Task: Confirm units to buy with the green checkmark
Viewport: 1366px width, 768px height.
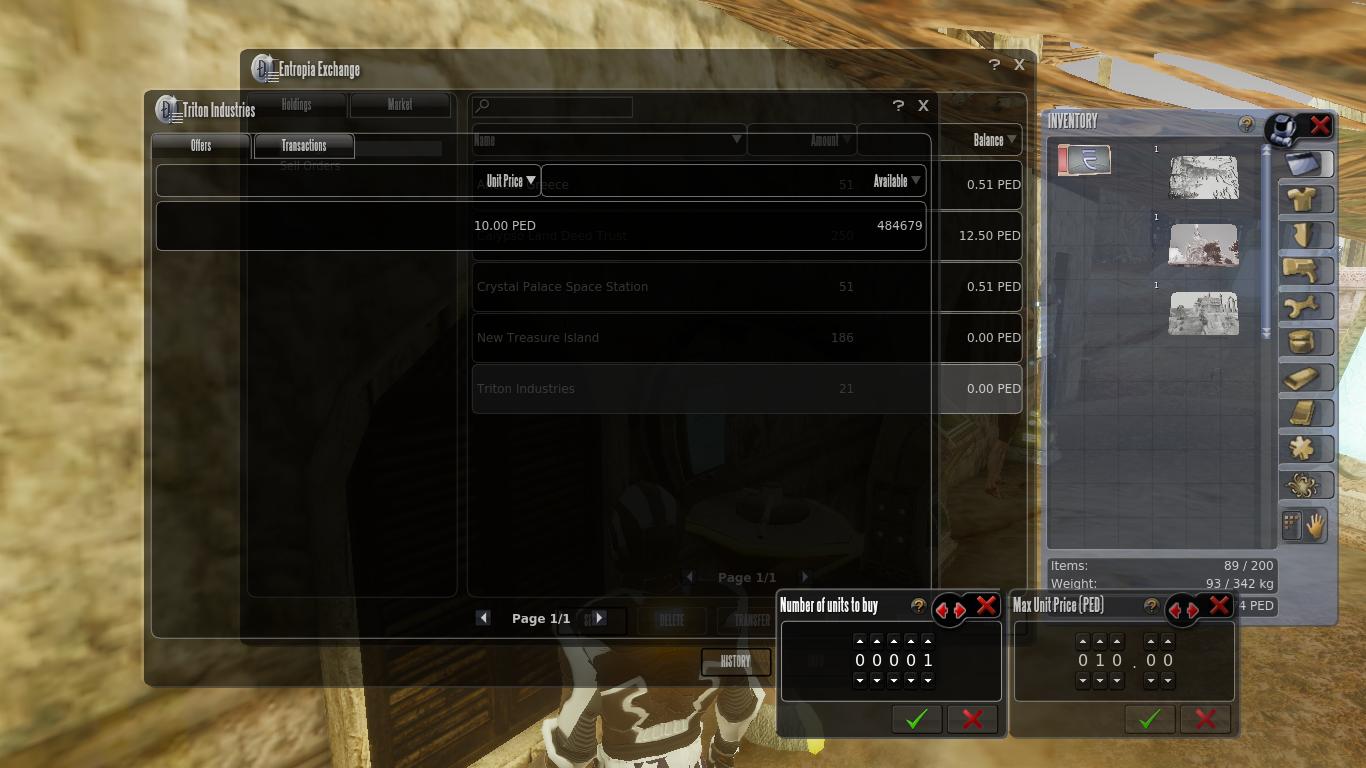Action: (916, 719)
